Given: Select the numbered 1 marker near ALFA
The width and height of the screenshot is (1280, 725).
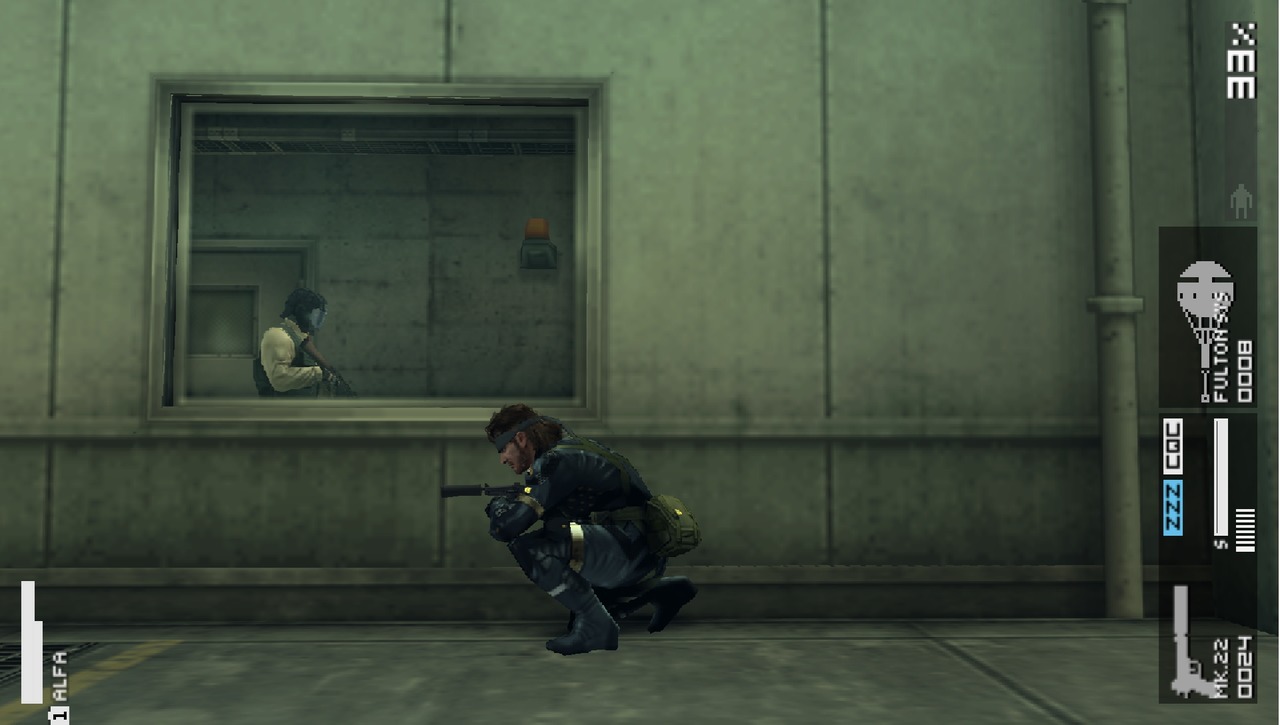Looking at the screenshot, I should coord(57,712).
